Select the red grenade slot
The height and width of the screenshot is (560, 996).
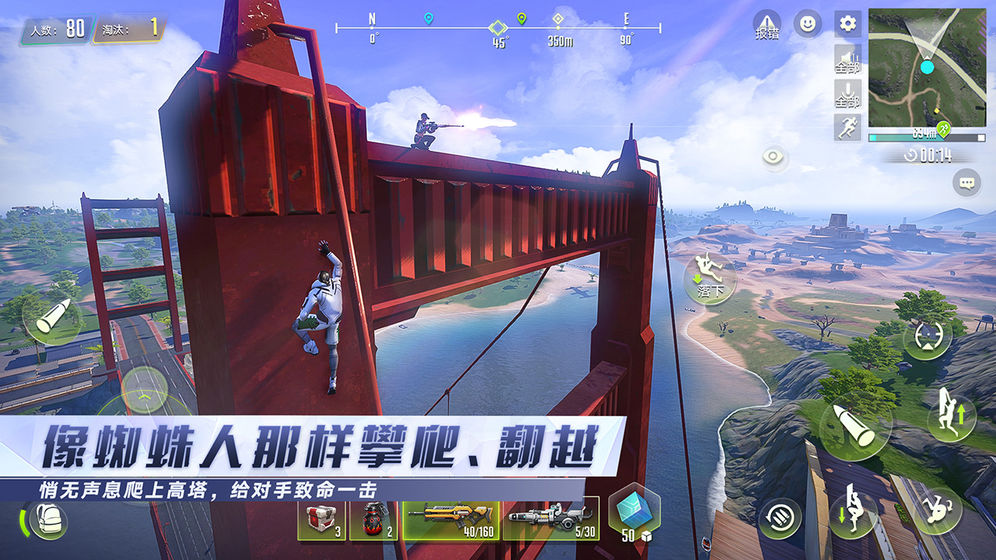pyautogui.click(x=379, y=518)
